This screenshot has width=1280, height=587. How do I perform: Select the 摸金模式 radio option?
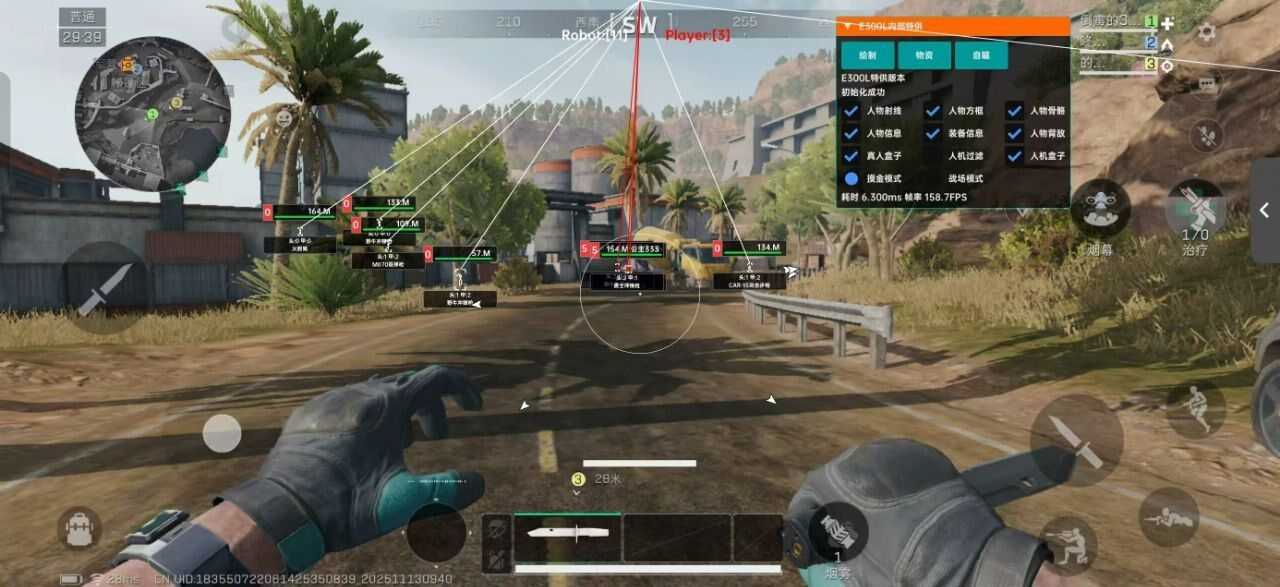852,179
